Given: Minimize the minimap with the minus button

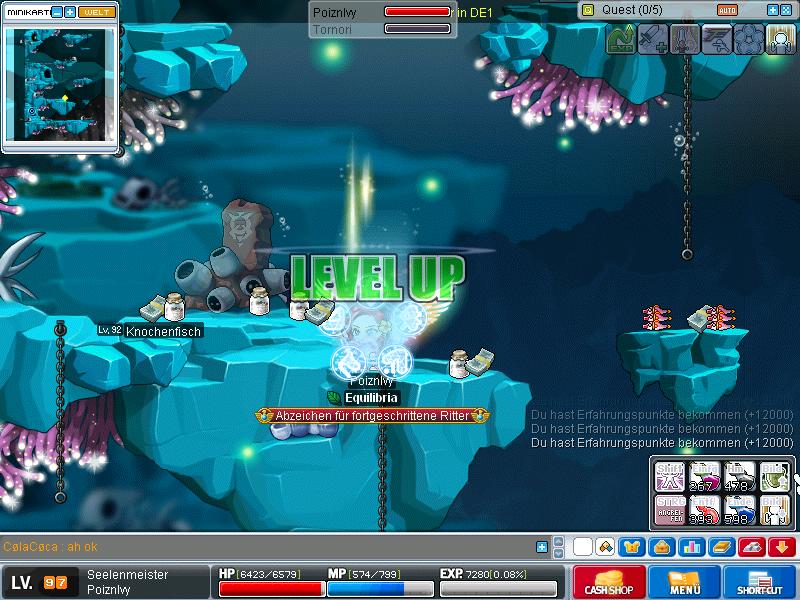Looking at the screenshot, I should 56,12.
